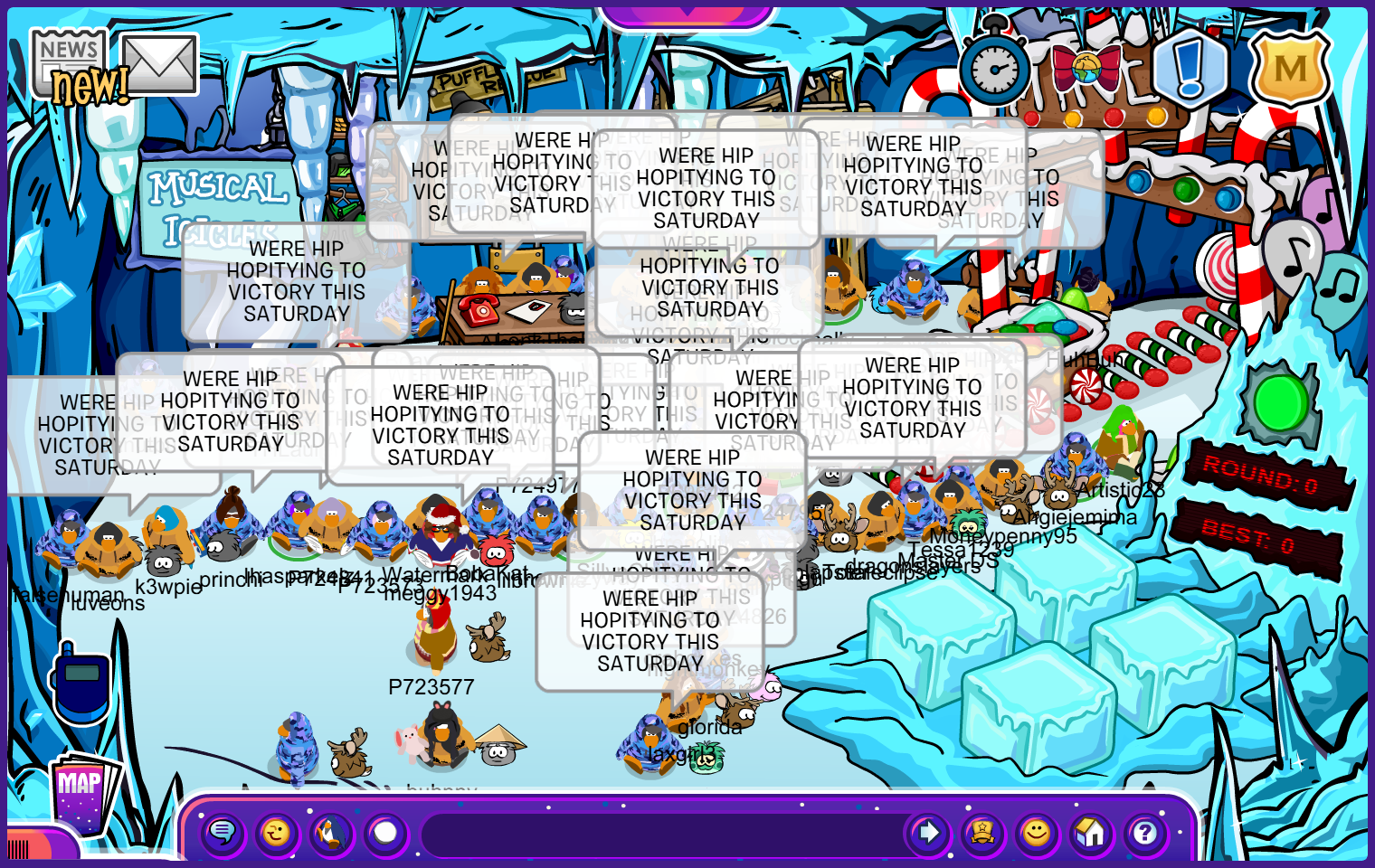Open the mail envelope inbox
Screen dimensions: 1375x868
coord(159,63)
